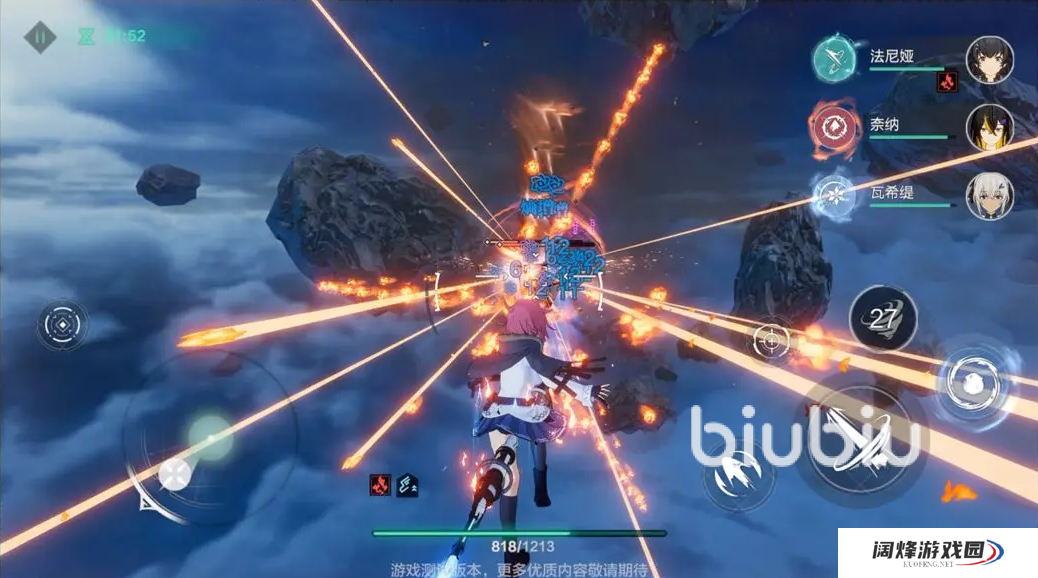
Task: Tap the crosshair target lock button
Action: (x=773, y=340)
